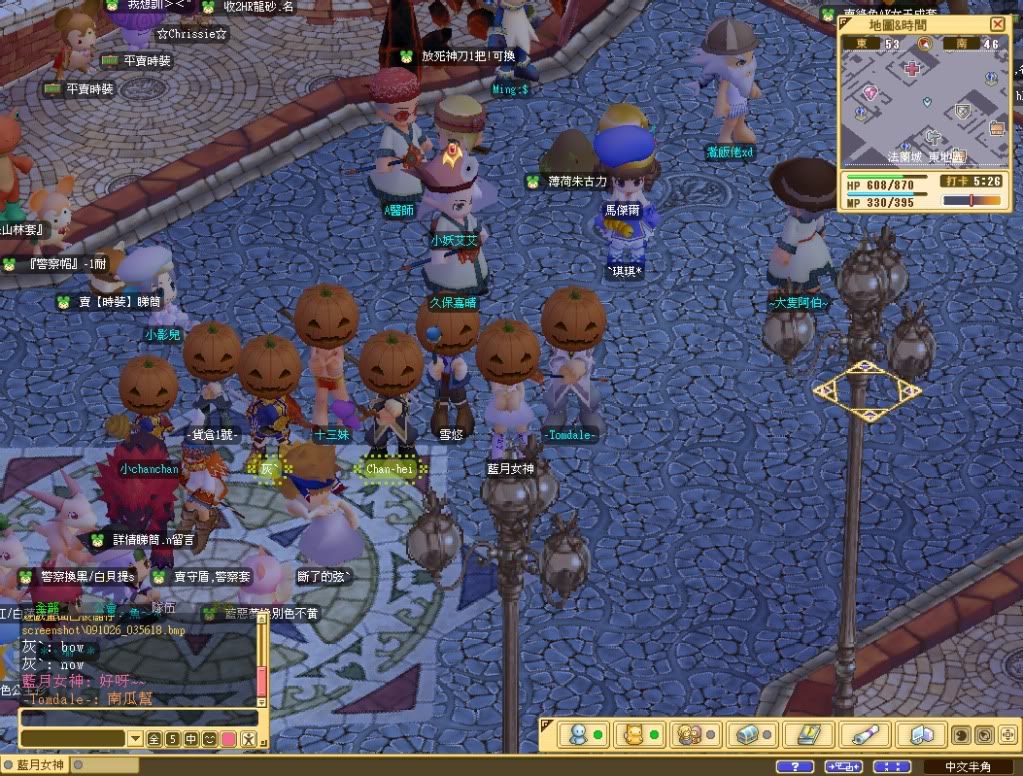Toggle the 中 chat input button
This screenshot has width=1023, height=776.
click(191, 739)
